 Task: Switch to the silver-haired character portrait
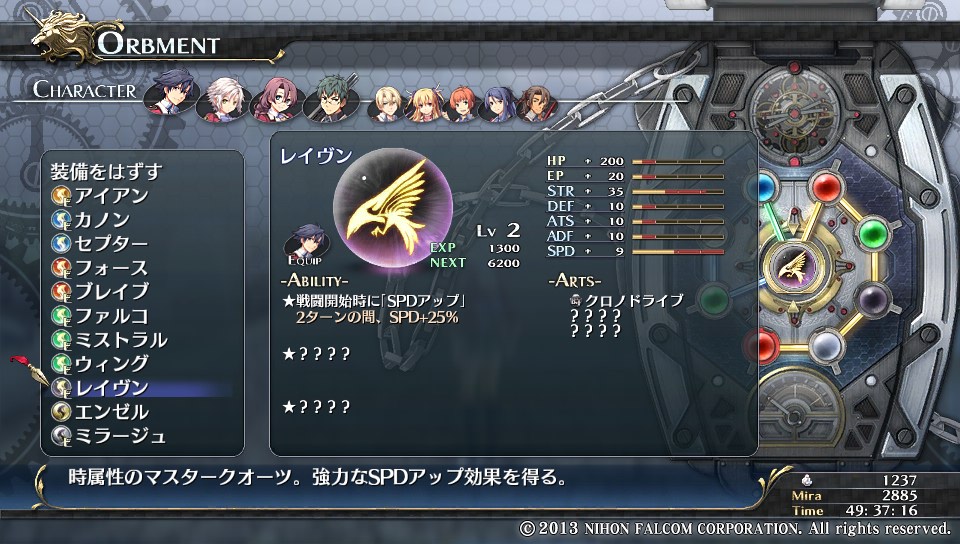(x=221, y=98)
